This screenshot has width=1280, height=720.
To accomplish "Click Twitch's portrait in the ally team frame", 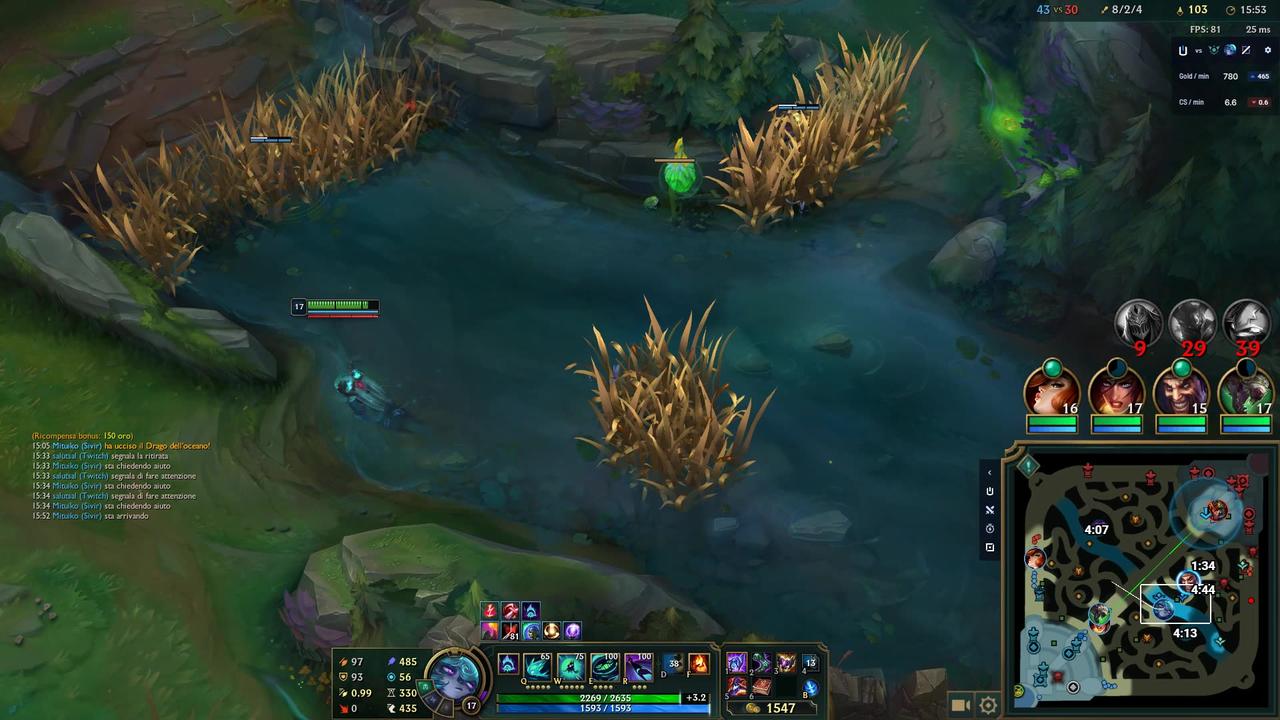I will pos(1247,390).
